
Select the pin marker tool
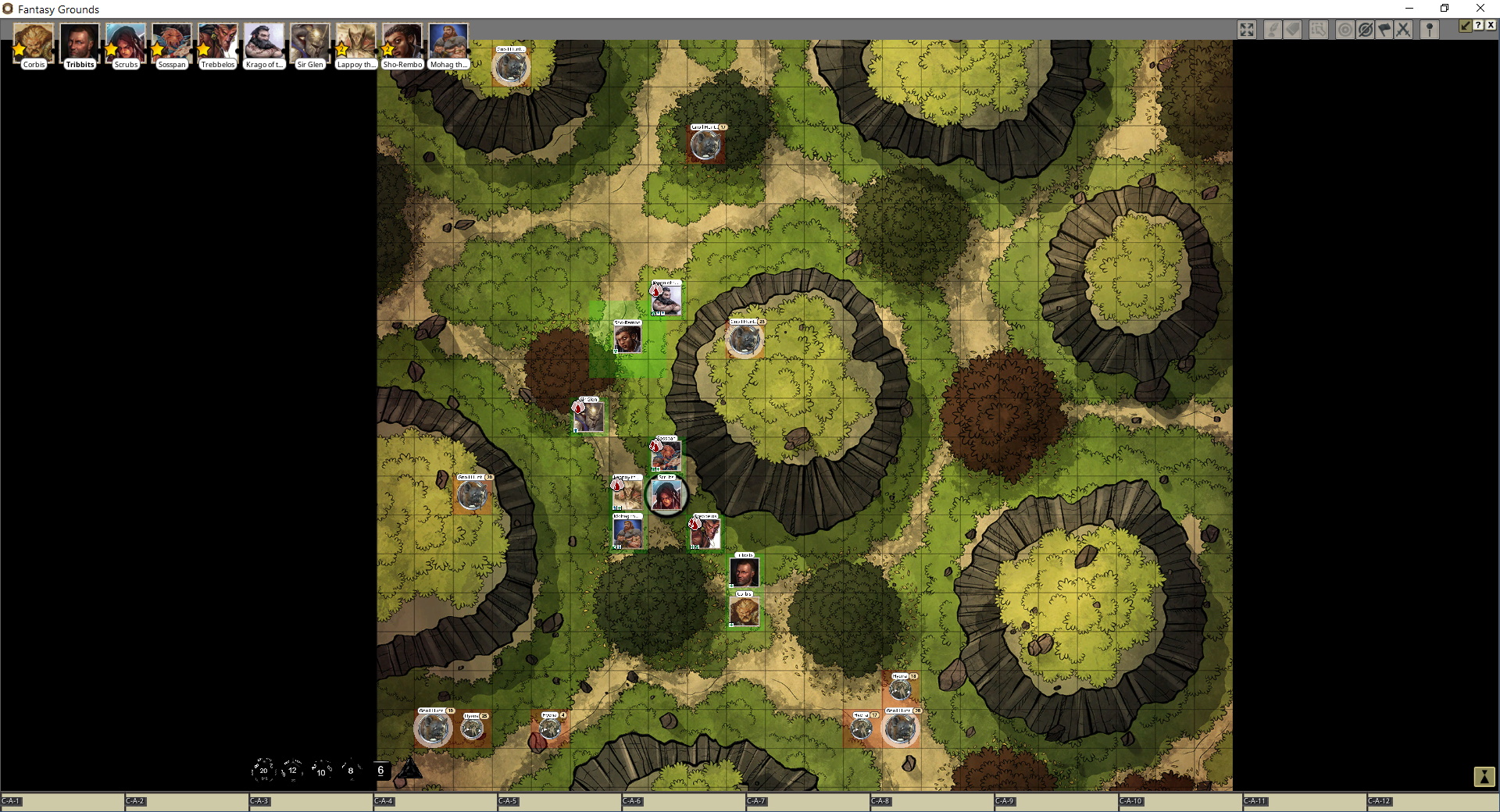[1430, 30]
